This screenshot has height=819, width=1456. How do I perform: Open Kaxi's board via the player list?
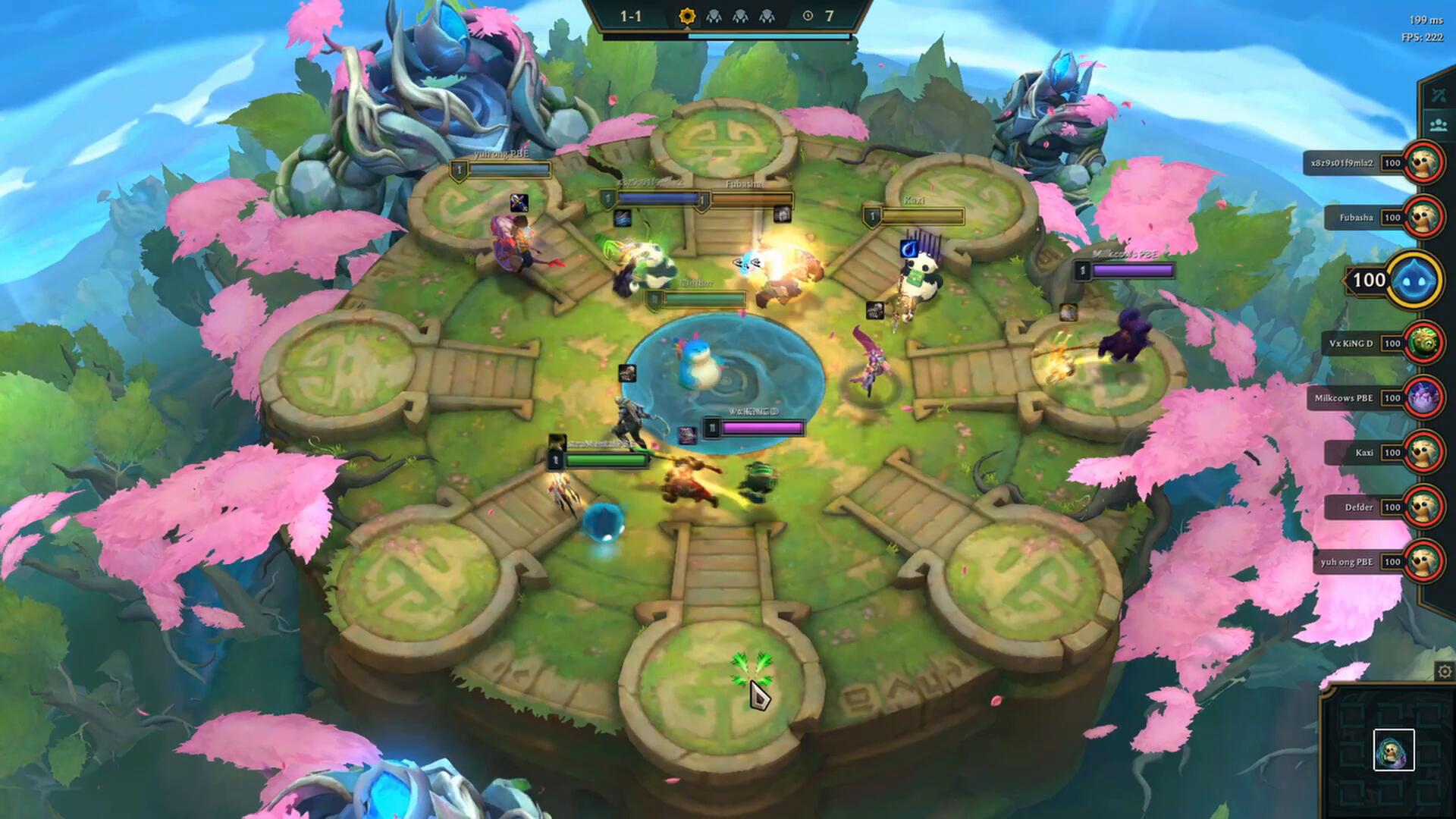pyautogui.click(x=1423, y=453)
